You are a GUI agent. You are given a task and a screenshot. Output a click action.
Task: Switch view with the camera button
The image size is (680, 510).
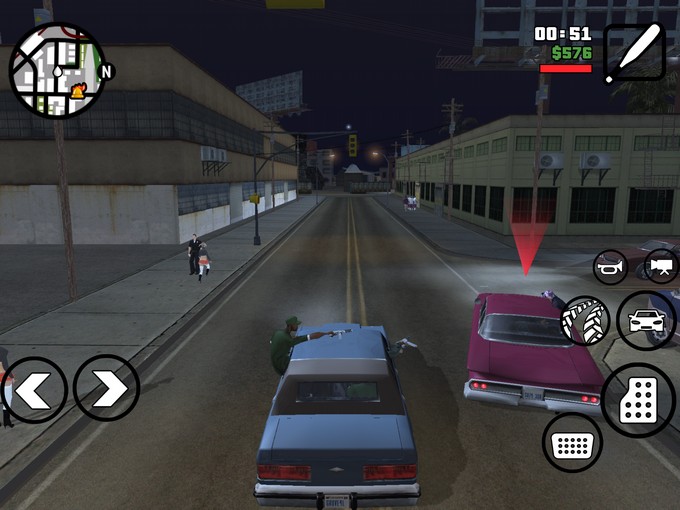[x=659, y=266]
